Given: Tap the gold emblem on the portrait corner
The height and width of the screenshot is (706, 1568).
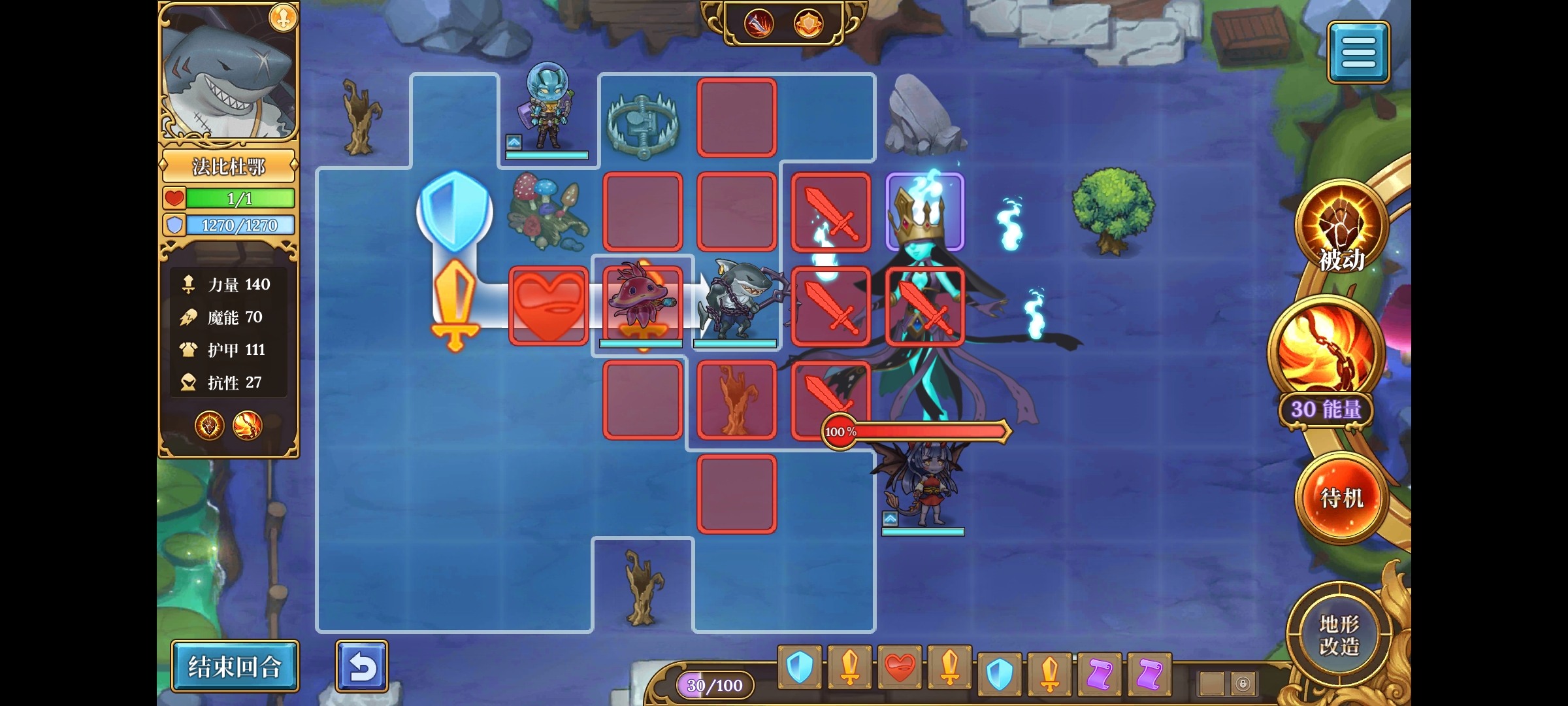Looking at the screenshot, I should tap(284, 18).
